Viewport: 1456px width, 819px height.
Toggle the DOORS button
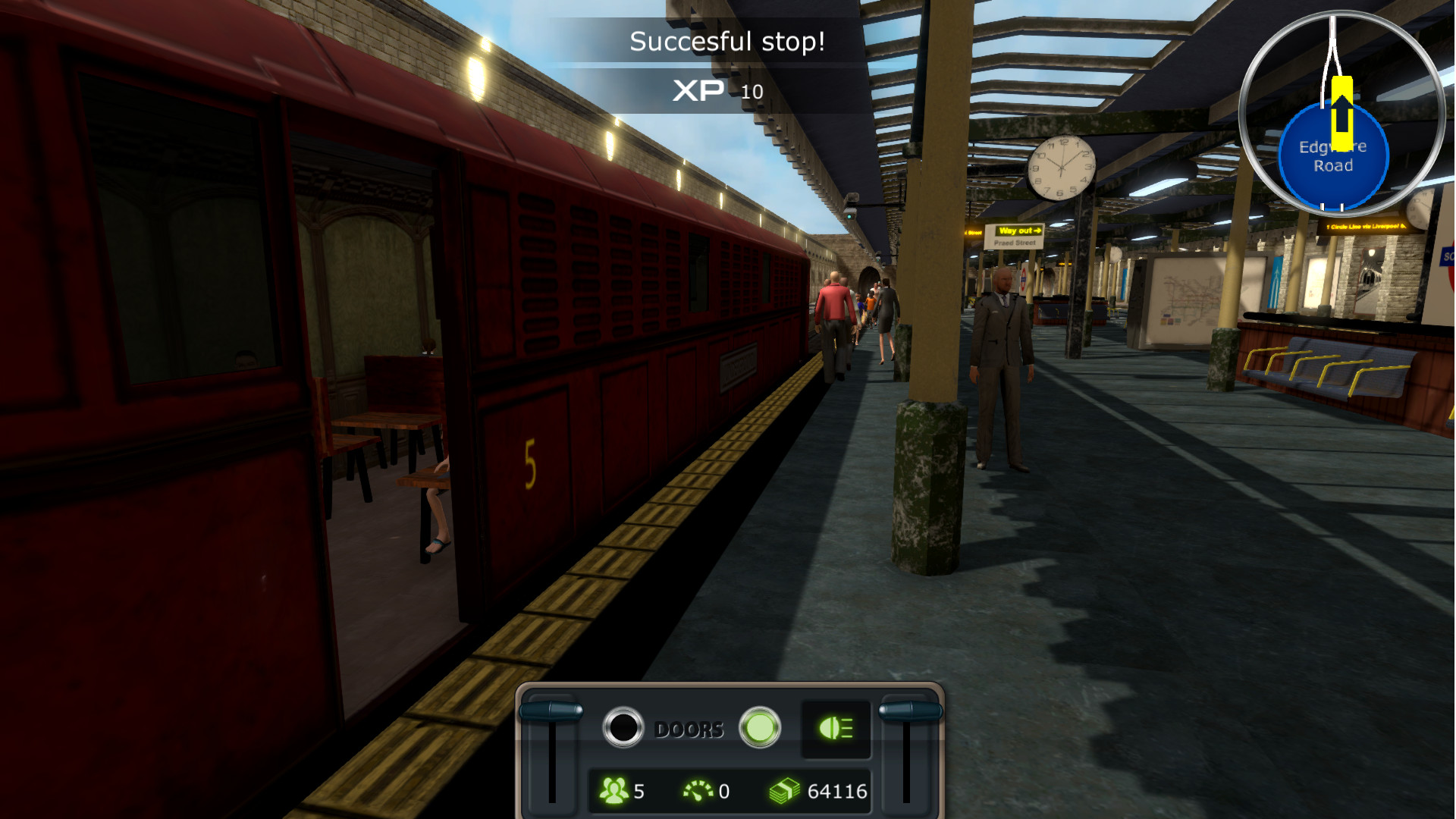623,728
